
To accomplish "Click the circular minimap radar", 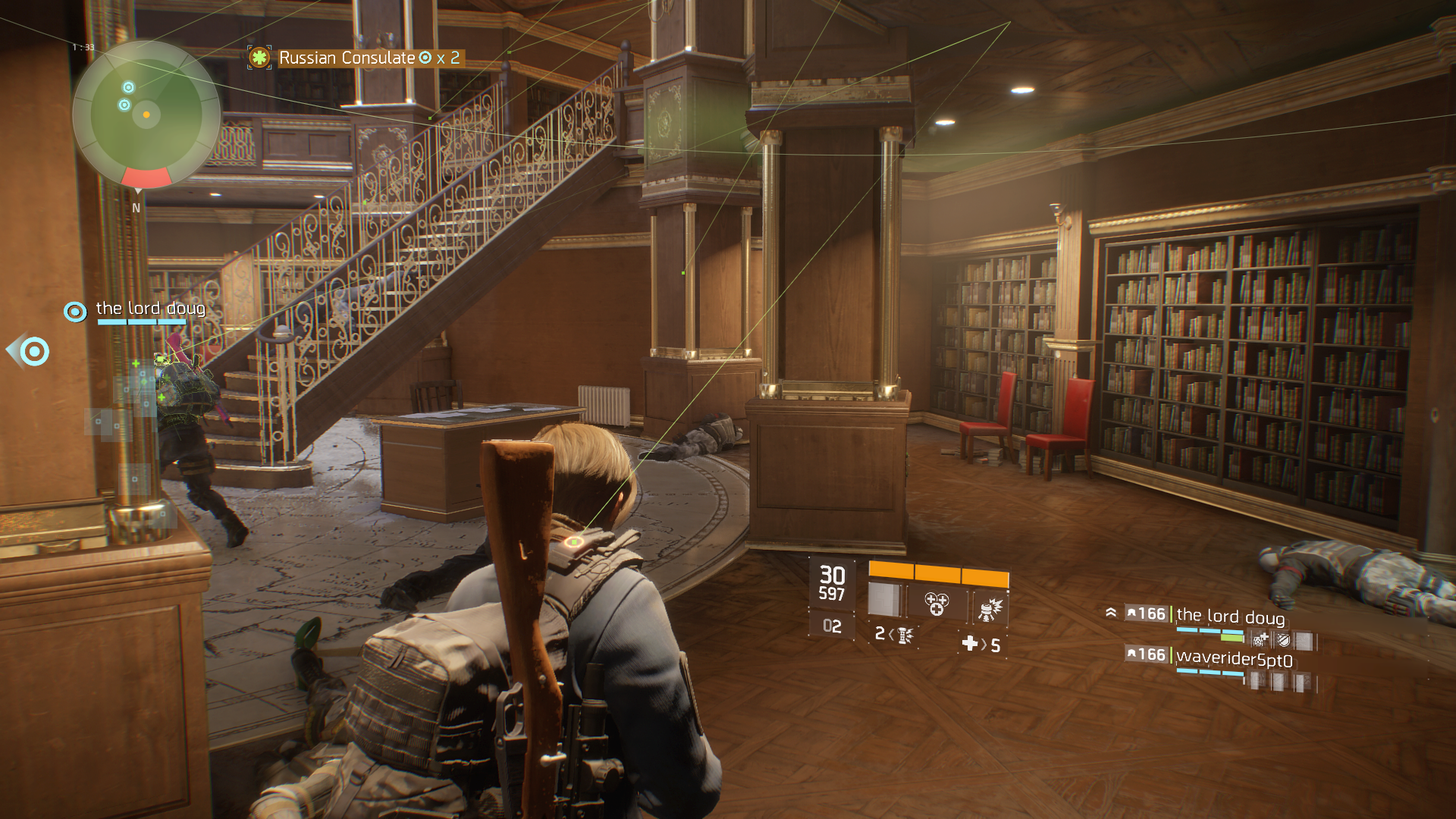I will tap(146, 115).
